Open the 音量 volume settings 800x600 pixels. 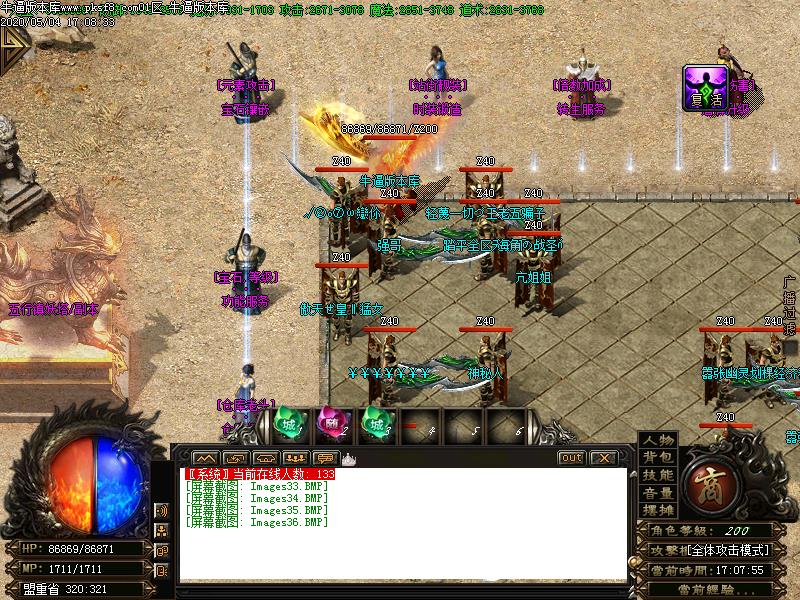pos(658,492)
